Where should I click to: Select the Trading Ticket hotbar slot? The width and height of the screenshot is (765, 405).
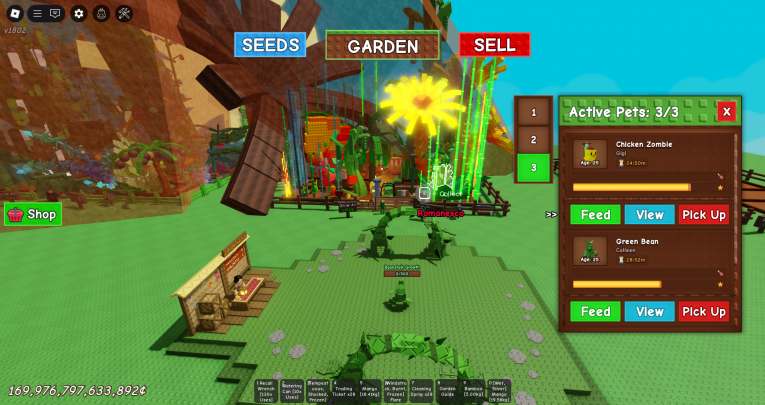(344, 391)
